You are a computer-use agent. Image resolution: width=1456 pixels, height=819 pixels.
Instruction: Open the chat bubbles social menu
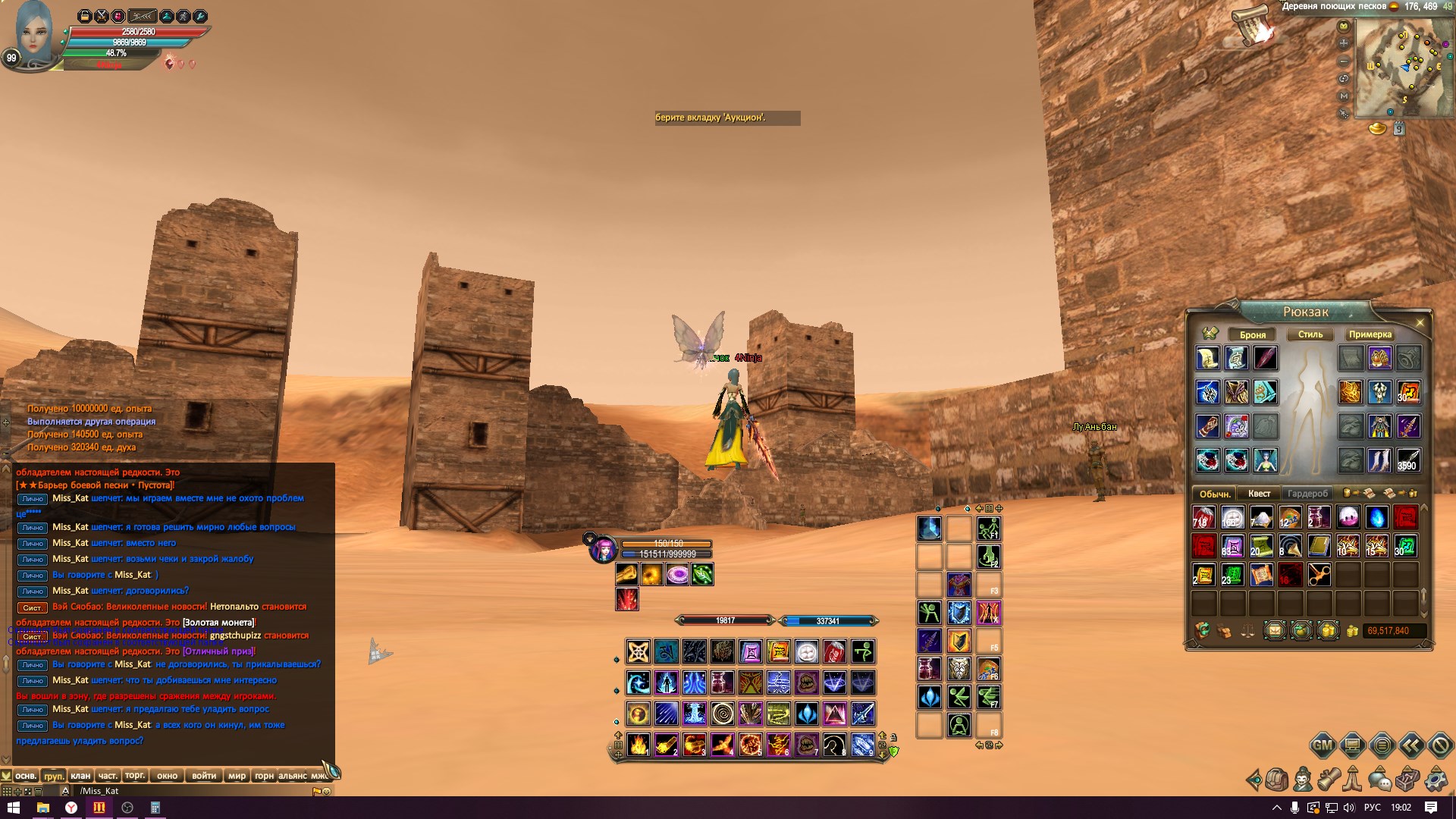1379,779
